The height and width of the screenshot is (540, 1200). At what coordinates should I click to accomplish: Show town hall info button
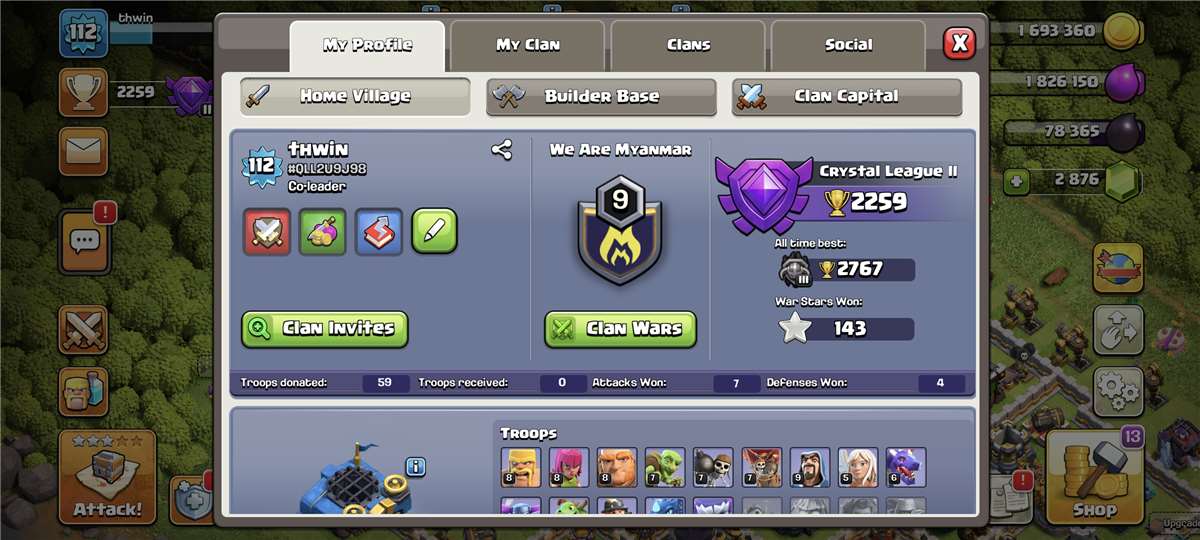416,467
